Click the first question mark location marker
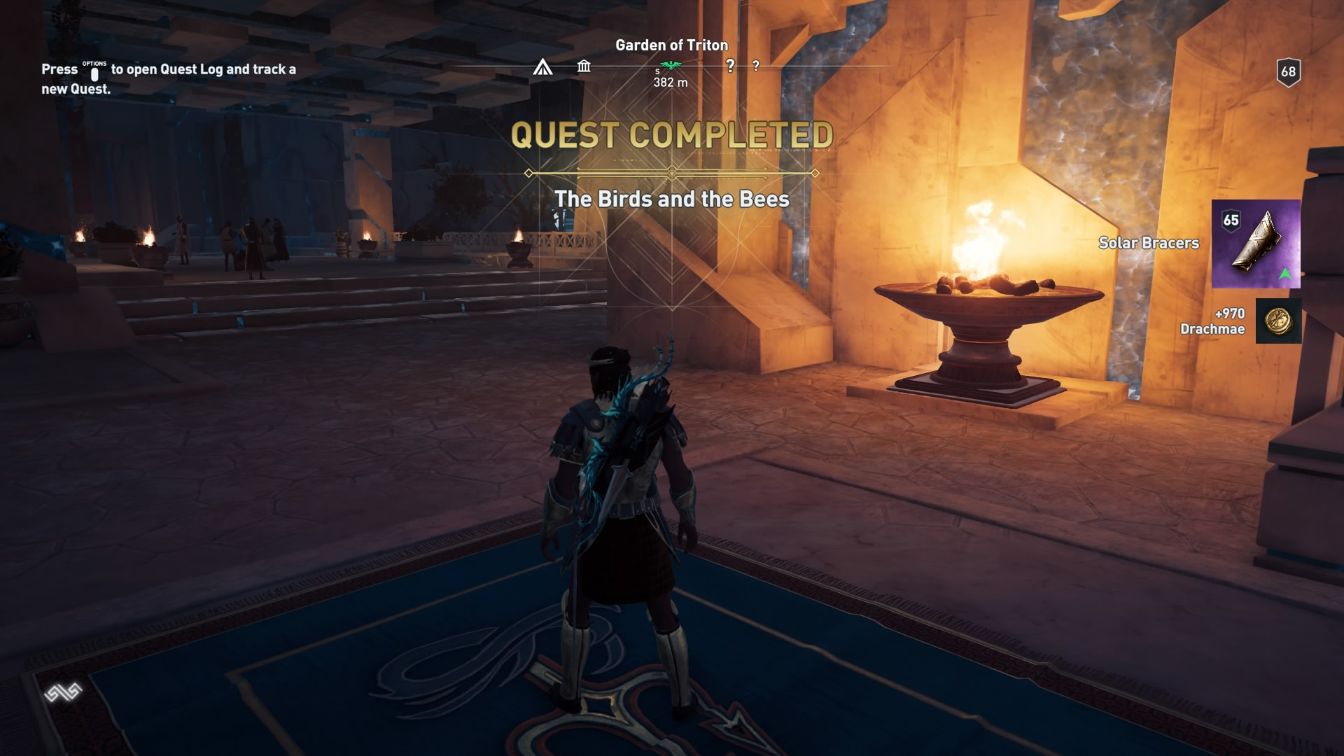Image resolution: width=1344 pixels, height=756 pixels. coord(731,67)
